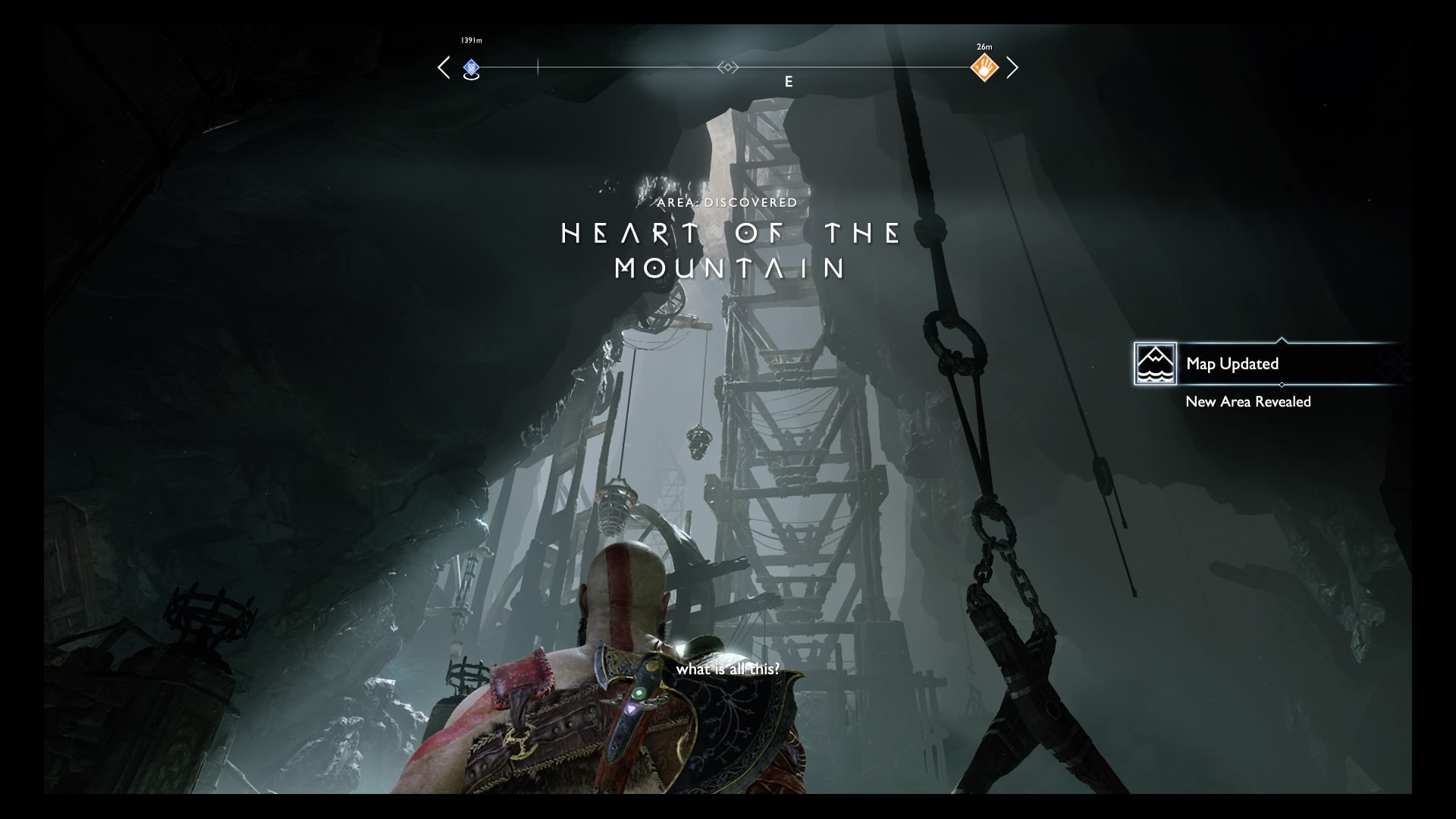1456x819 pixels.
Task: Tap the map notification thumbnail frame
Action: point(1155,363)
